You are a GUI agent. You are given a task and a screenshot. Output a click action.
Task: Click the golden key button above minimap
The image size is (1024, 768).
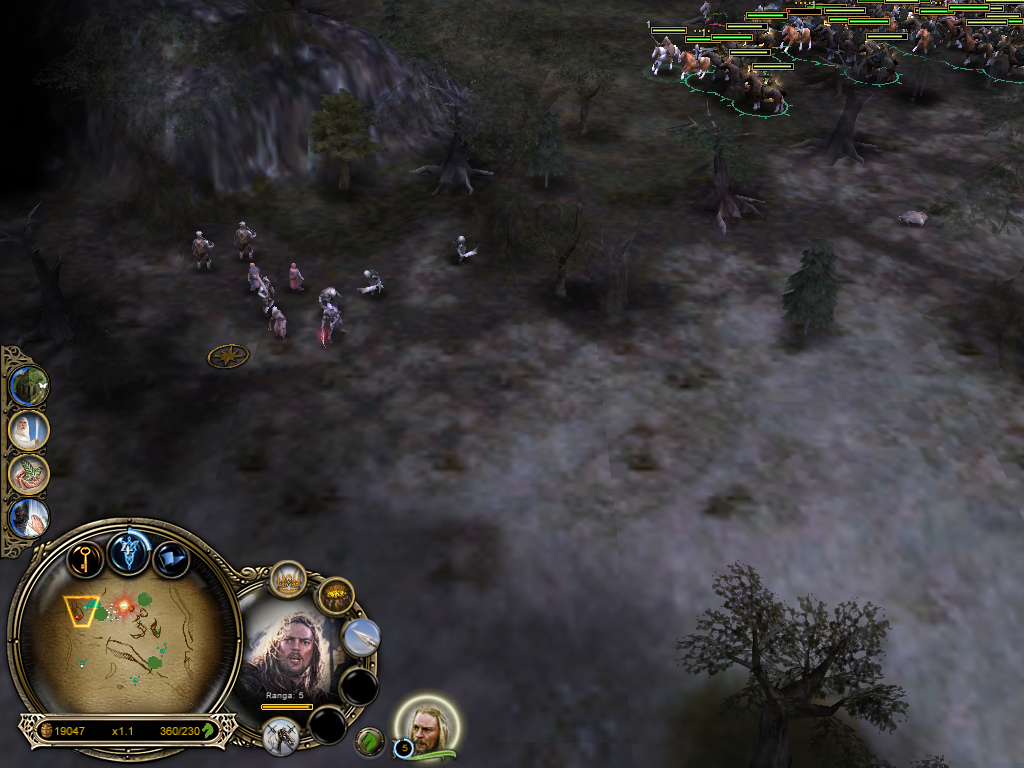coord(86,558)
